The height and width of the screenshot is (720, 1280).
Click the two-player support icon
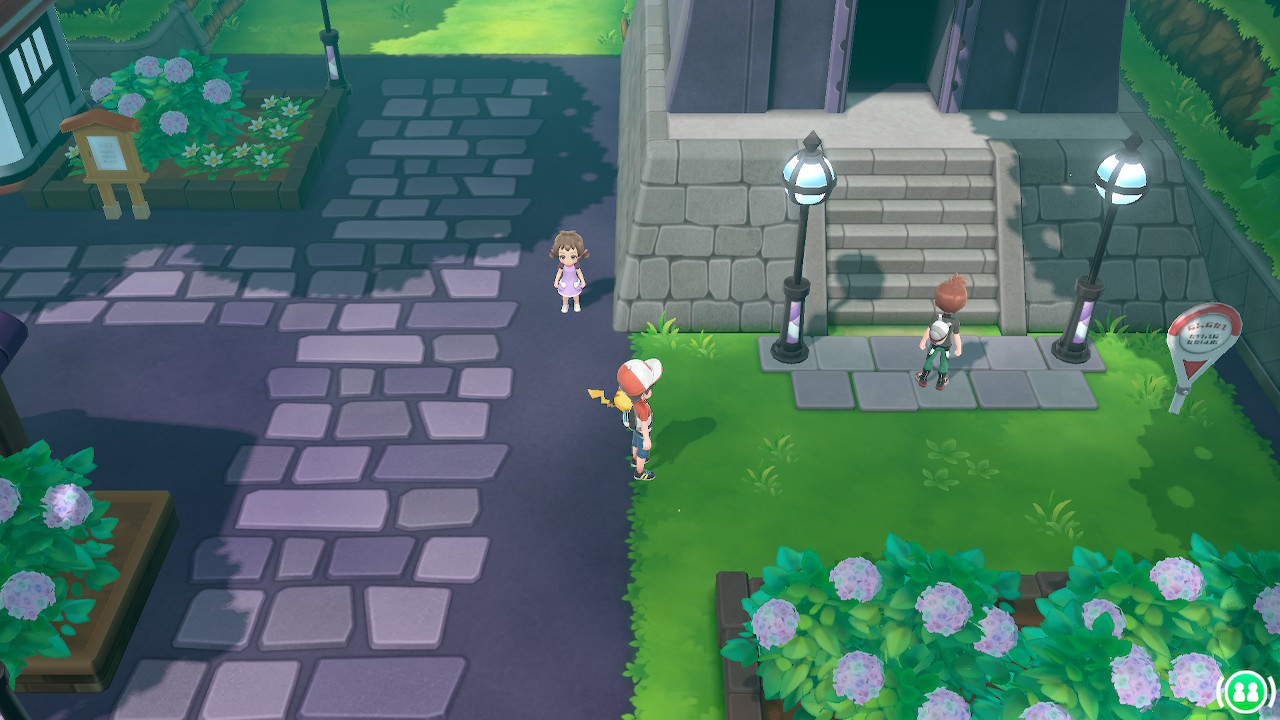(x=1244, y=690)
